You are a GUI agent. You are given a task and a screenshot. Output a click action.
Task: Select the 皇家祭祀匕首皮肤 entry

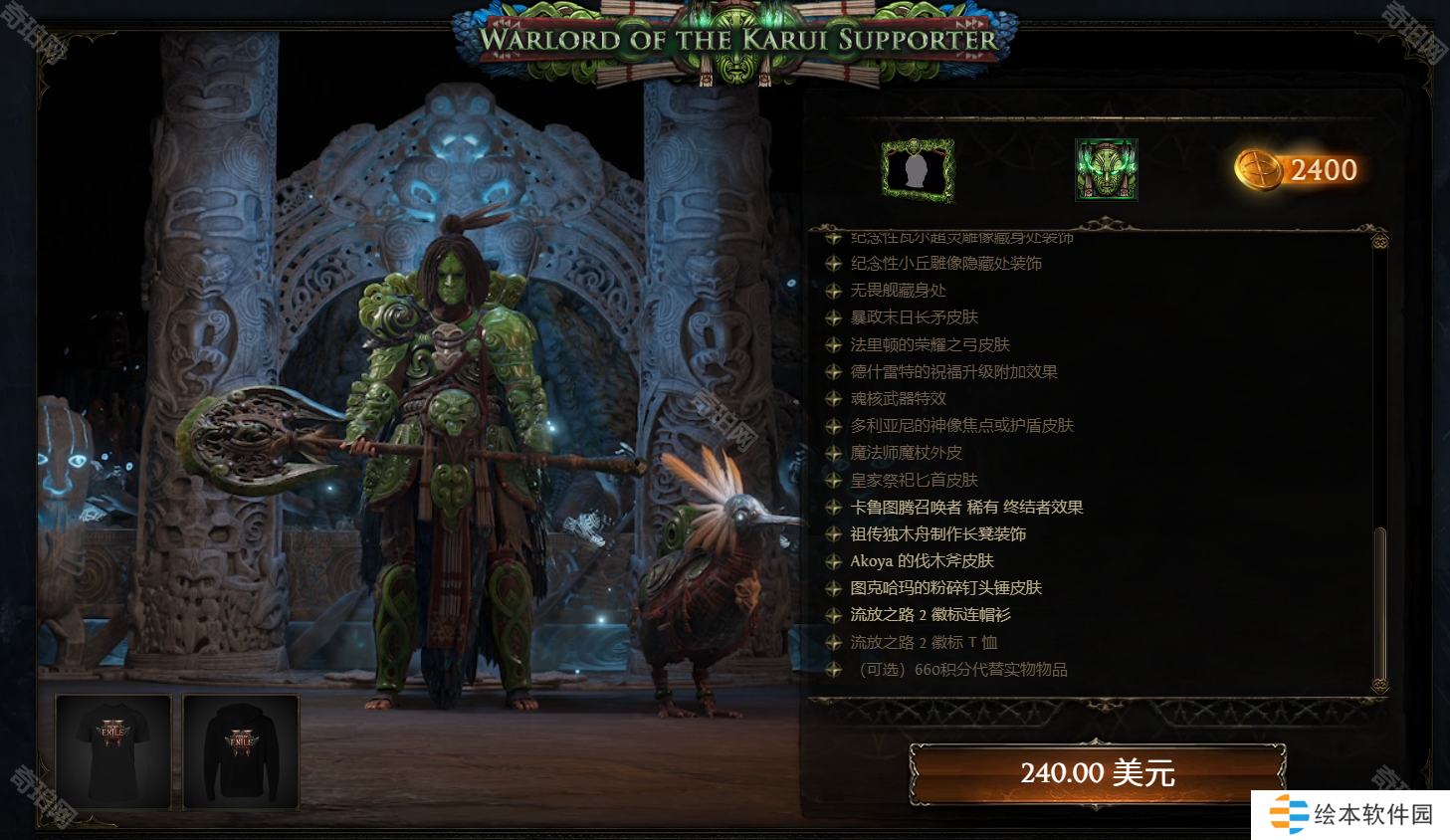(914, 481)
